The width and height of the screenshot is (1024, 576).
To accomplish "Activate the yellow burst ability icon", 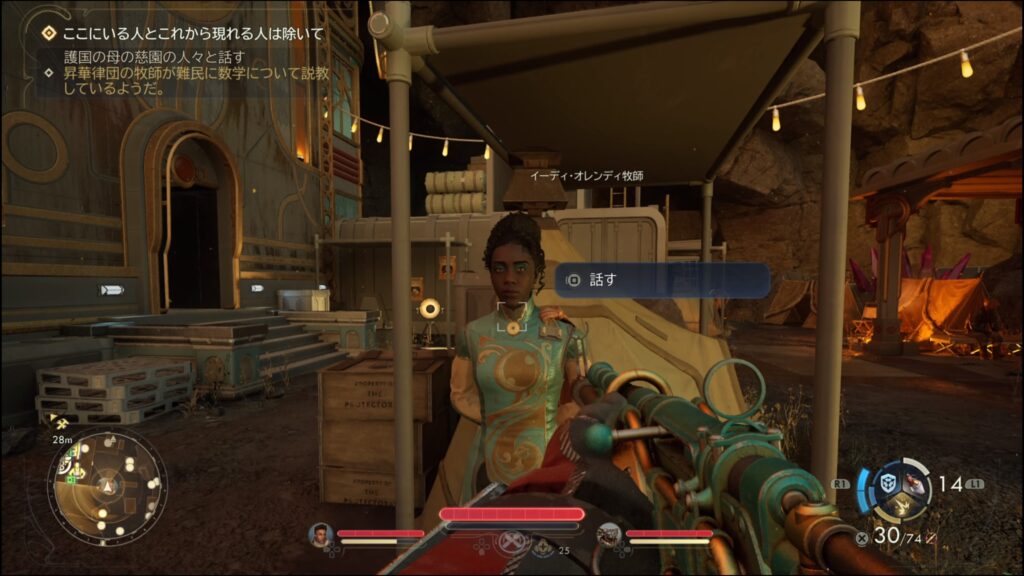I will click(x=901, y=508).
